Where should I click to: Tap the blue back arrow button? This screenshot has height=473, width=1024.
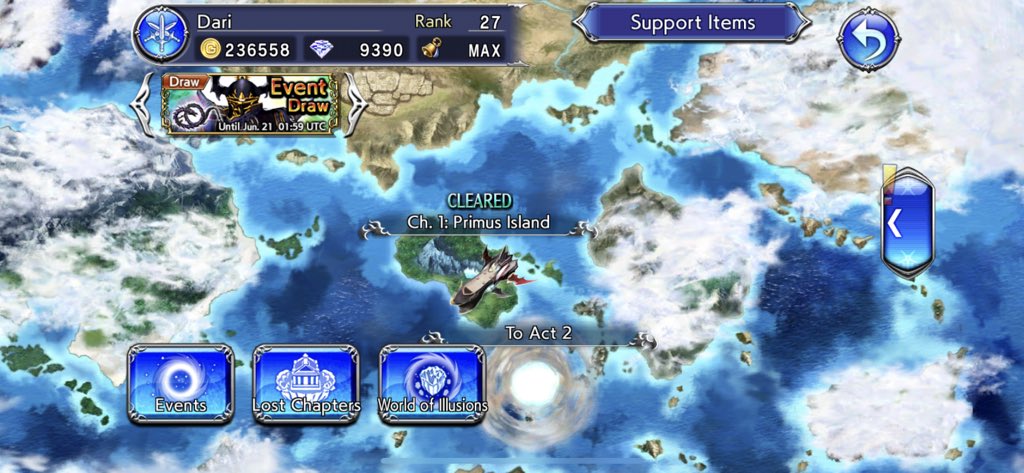click(868, 39)
